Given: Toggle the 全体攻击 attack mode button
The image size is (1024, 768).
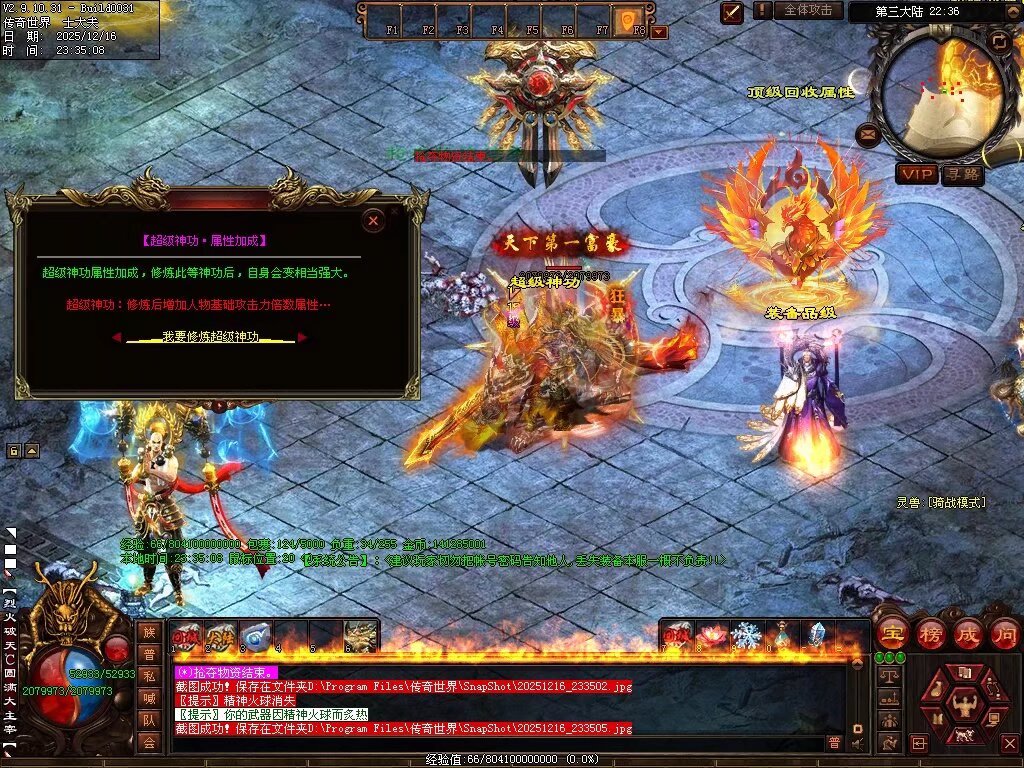Looking at the screenshot, I should pos(807,10).
